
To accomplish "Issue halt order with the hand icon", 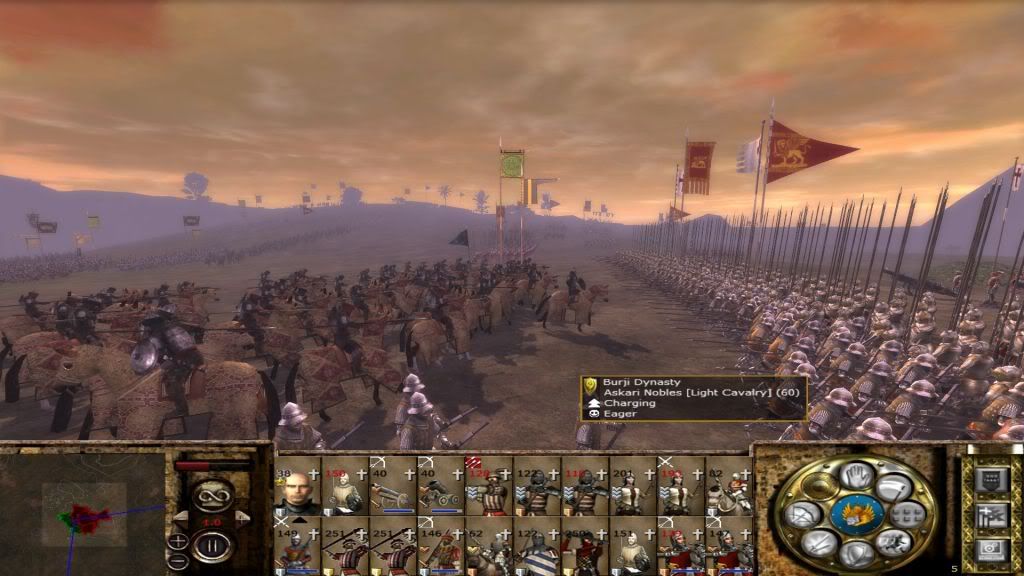I will [x=857, y=476].
